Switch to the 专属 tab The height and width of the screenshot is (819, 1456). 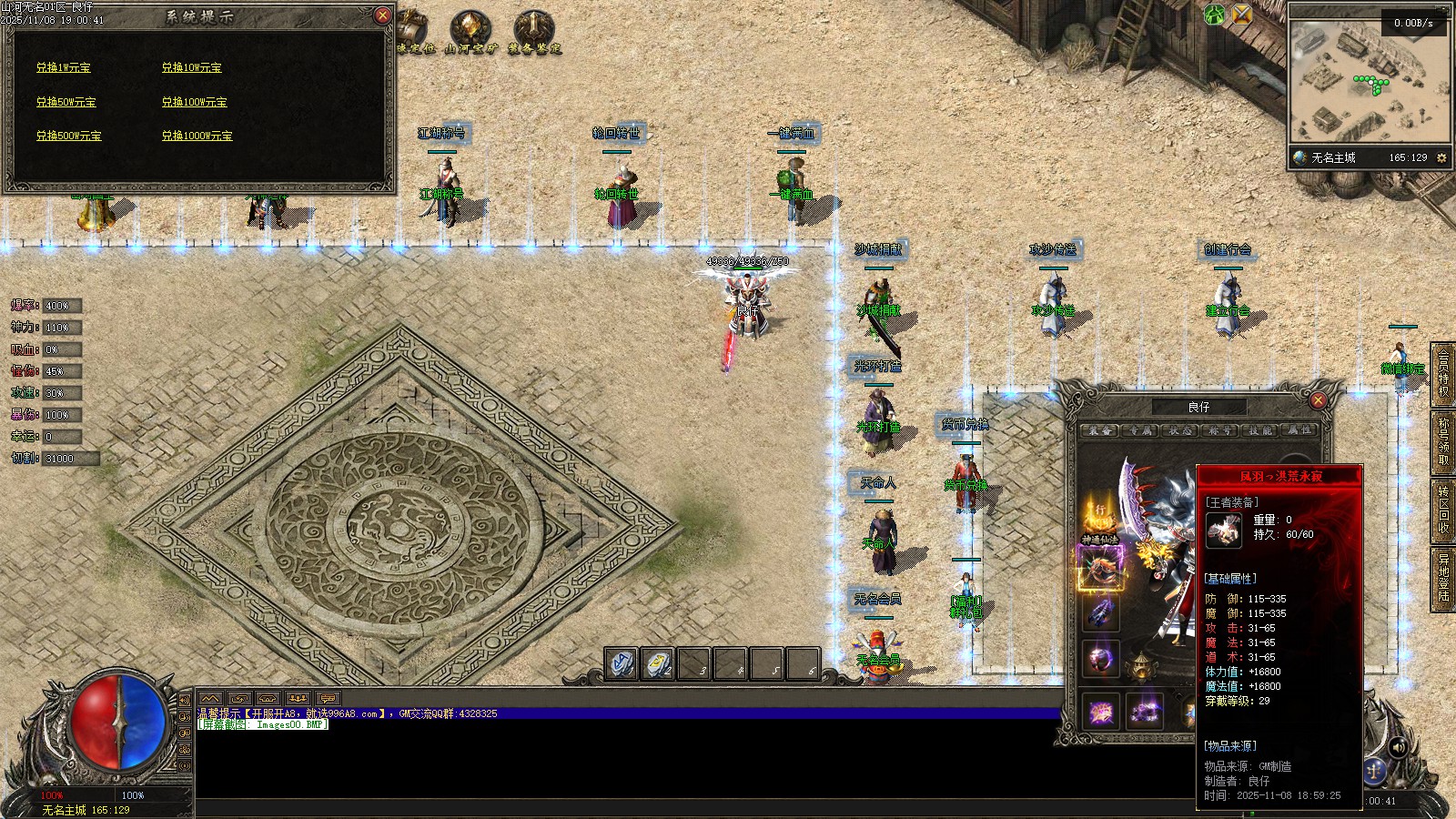pos(1139,430)
